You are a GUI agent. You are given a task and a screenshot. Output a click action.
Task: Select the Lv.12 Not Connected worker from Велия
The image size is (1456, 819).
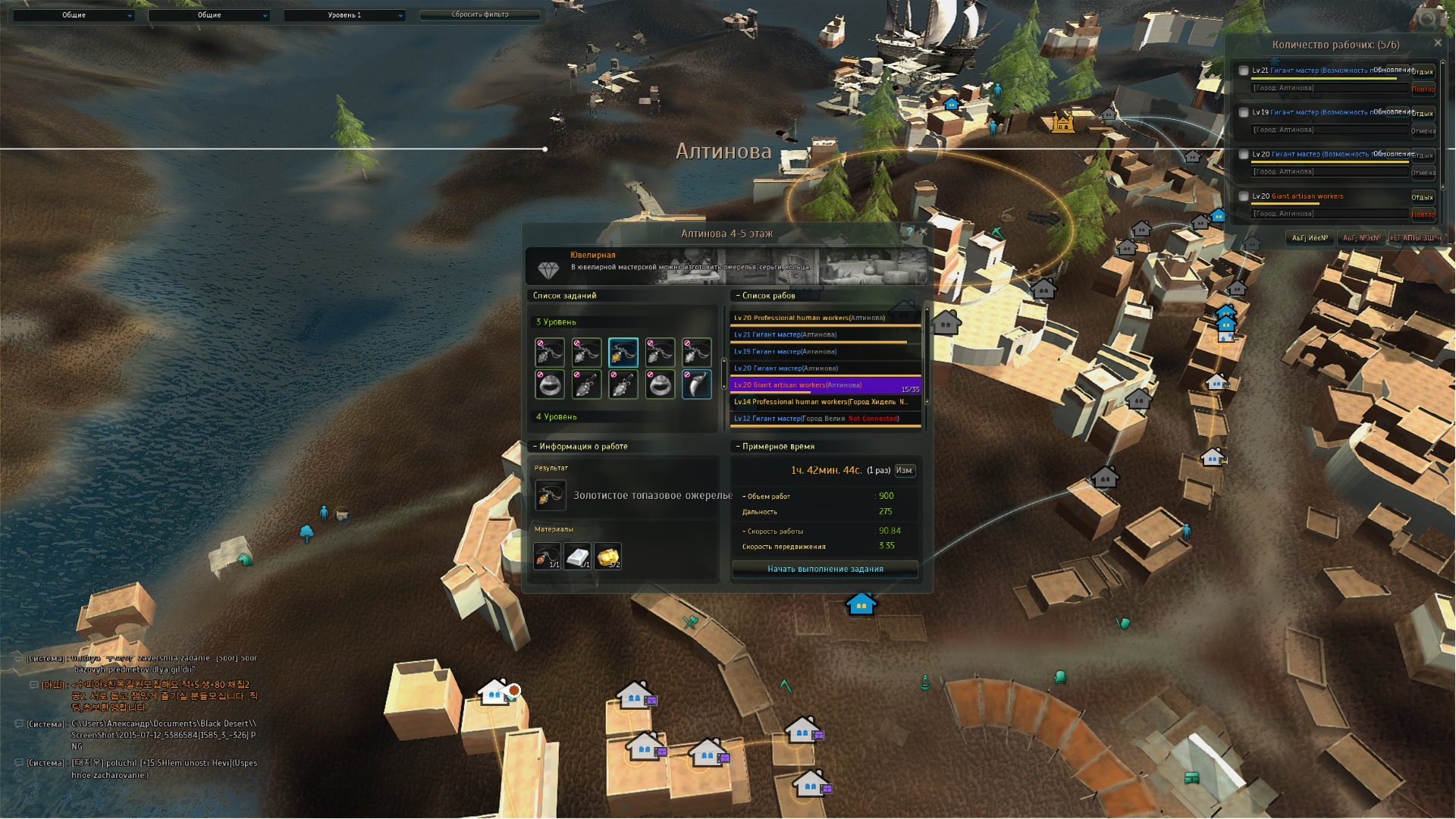[825, 419]
